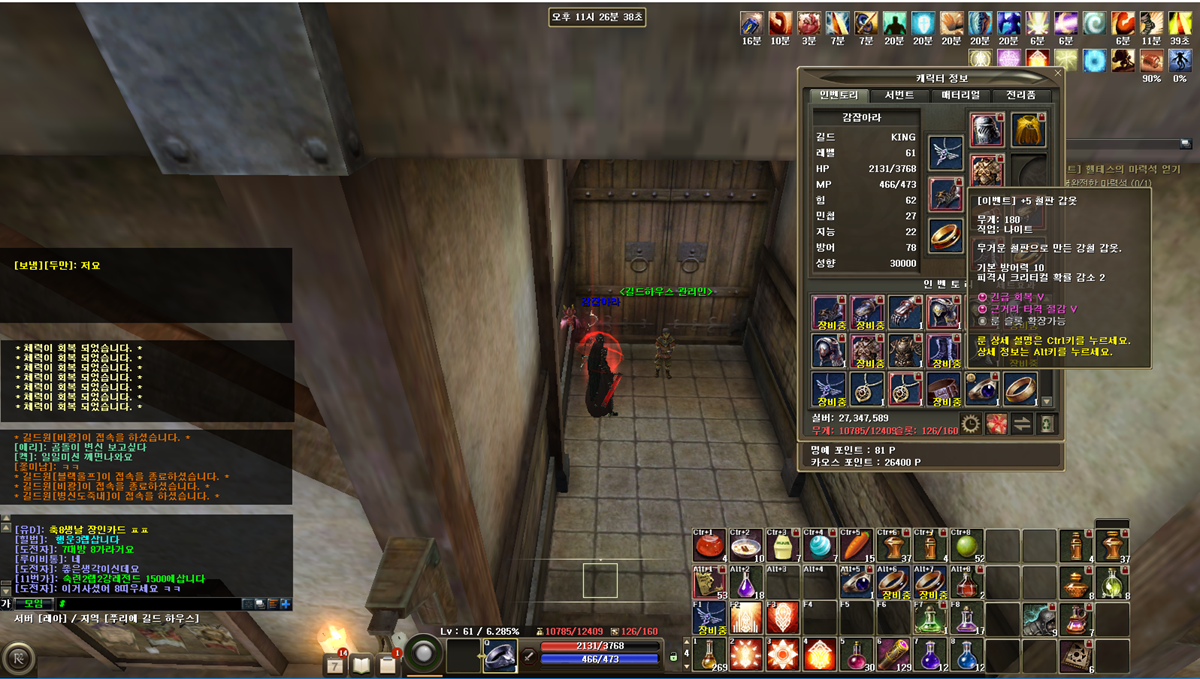
Task: Select the 전리품 tab
Action: [x=1020, y=95]
